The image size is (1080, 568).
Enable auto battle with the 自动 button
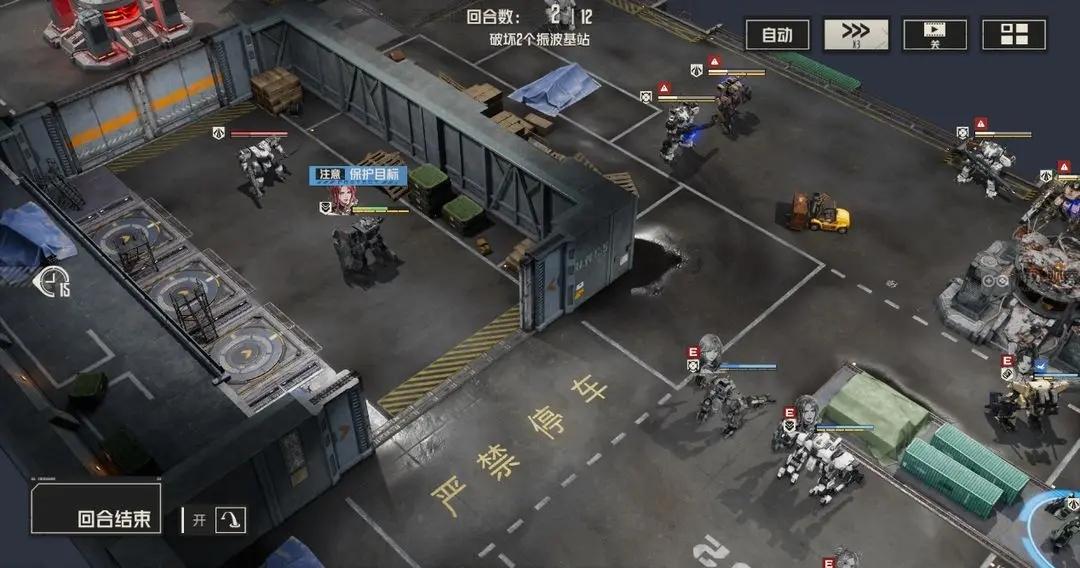[777, 35]
